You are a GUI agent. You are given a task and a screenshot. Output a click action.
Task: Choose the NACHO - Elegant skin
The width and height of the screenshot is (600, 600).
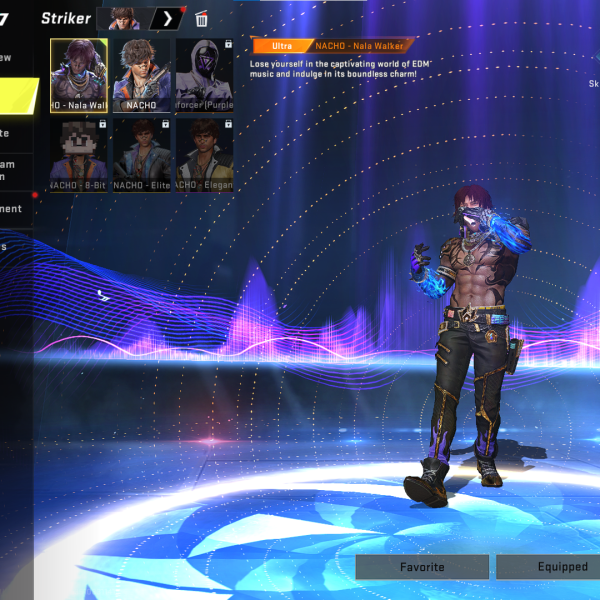click(x=204, y=154)
